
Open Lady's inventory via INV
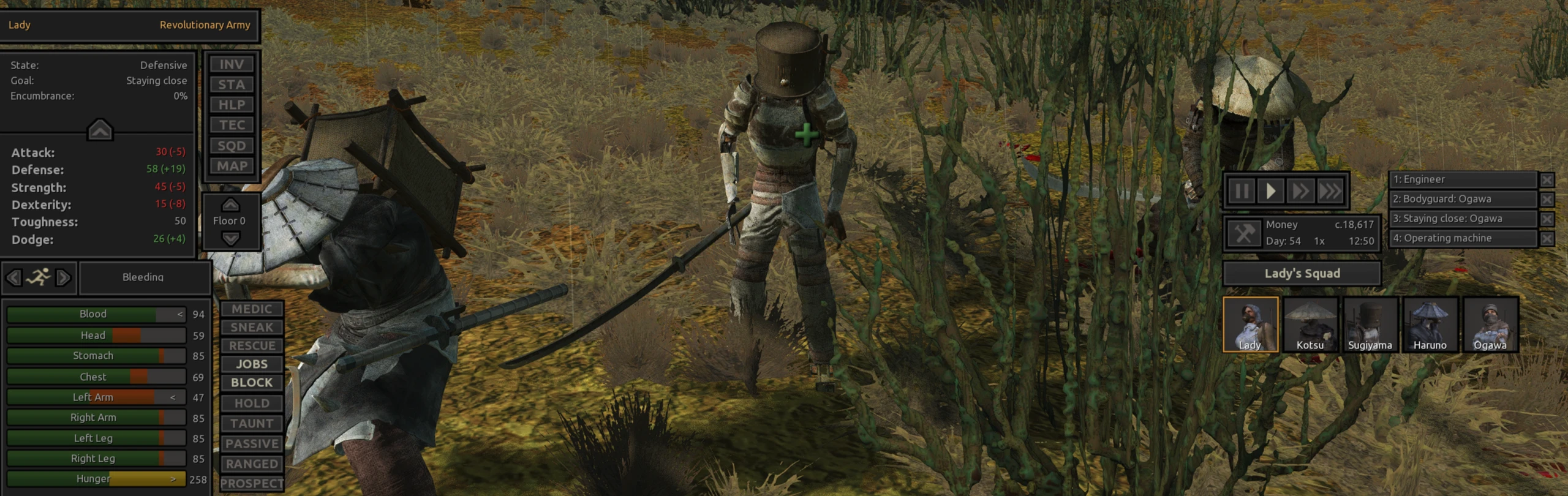[x=232, y=64]
